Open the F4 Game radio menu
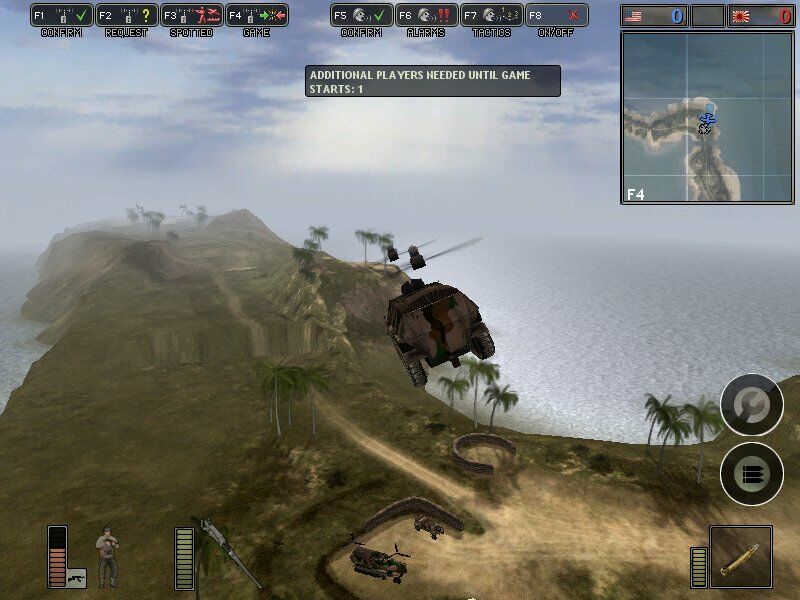This screenshot has height=600, width=800. click(x=256, y=16)
